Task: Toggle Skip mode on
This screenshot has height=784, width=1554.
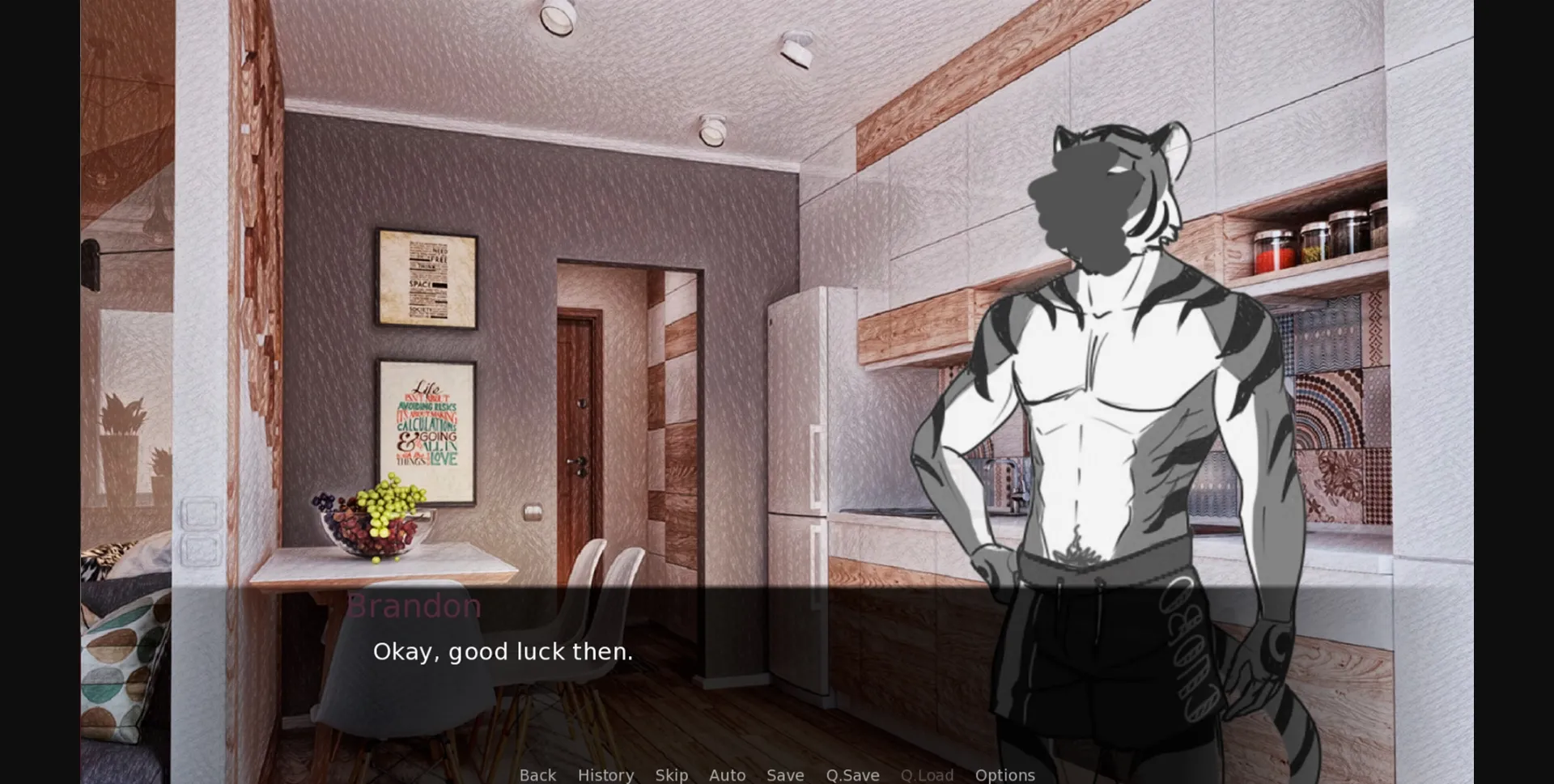Action: [x=672, y=774]
